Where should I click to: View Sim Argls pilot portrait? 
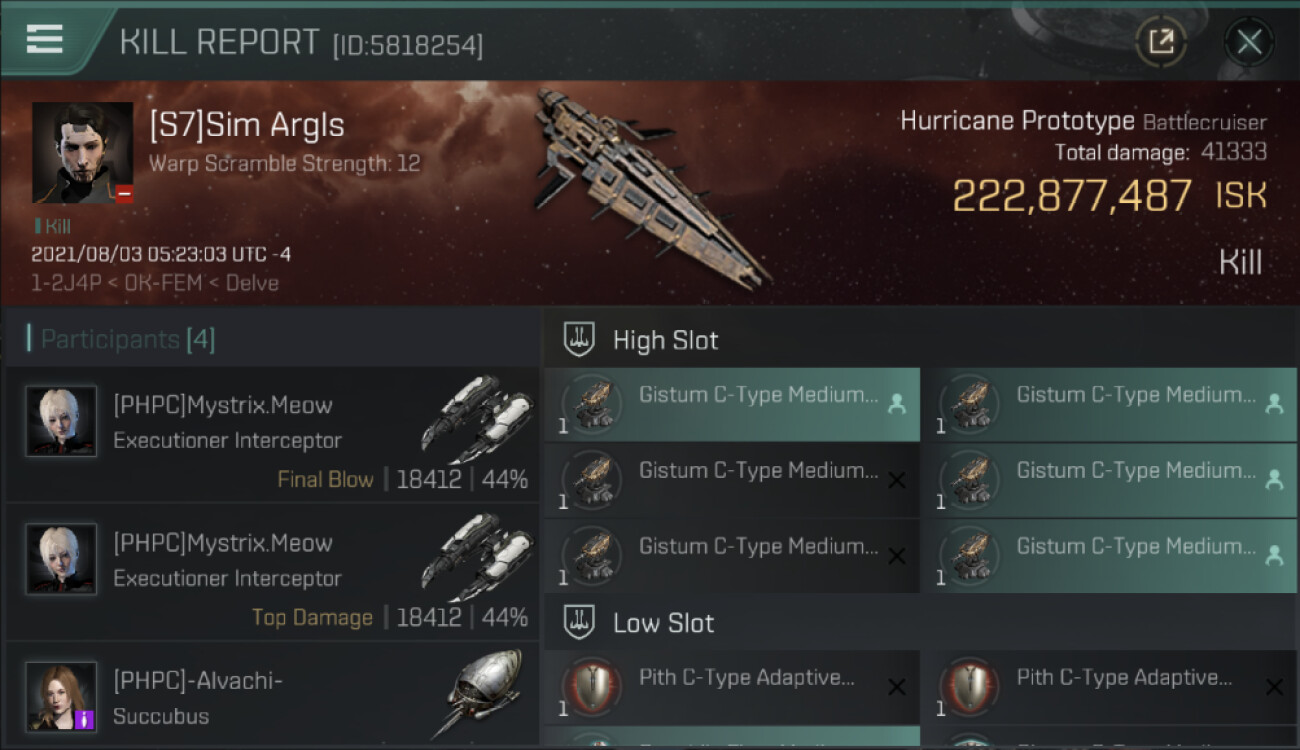82,153
